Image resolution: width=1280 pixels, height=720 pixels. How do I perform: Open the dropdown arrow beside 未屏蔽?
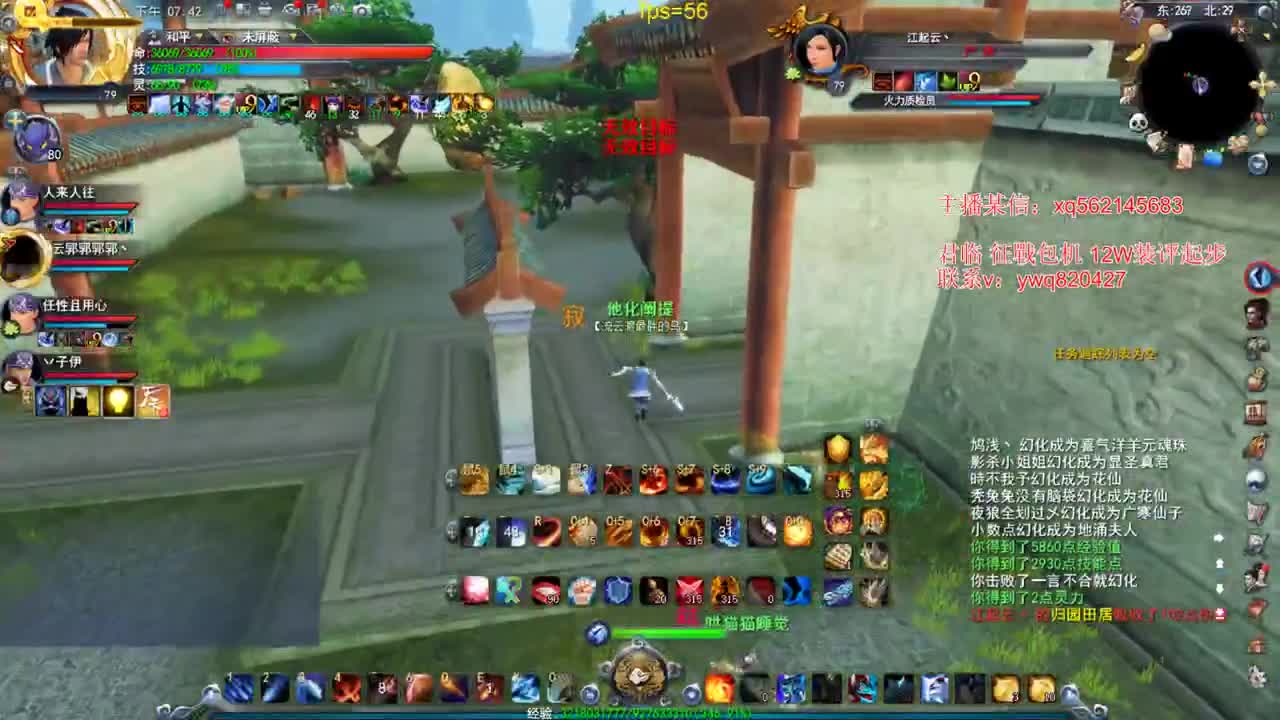[x=292, y=36]
